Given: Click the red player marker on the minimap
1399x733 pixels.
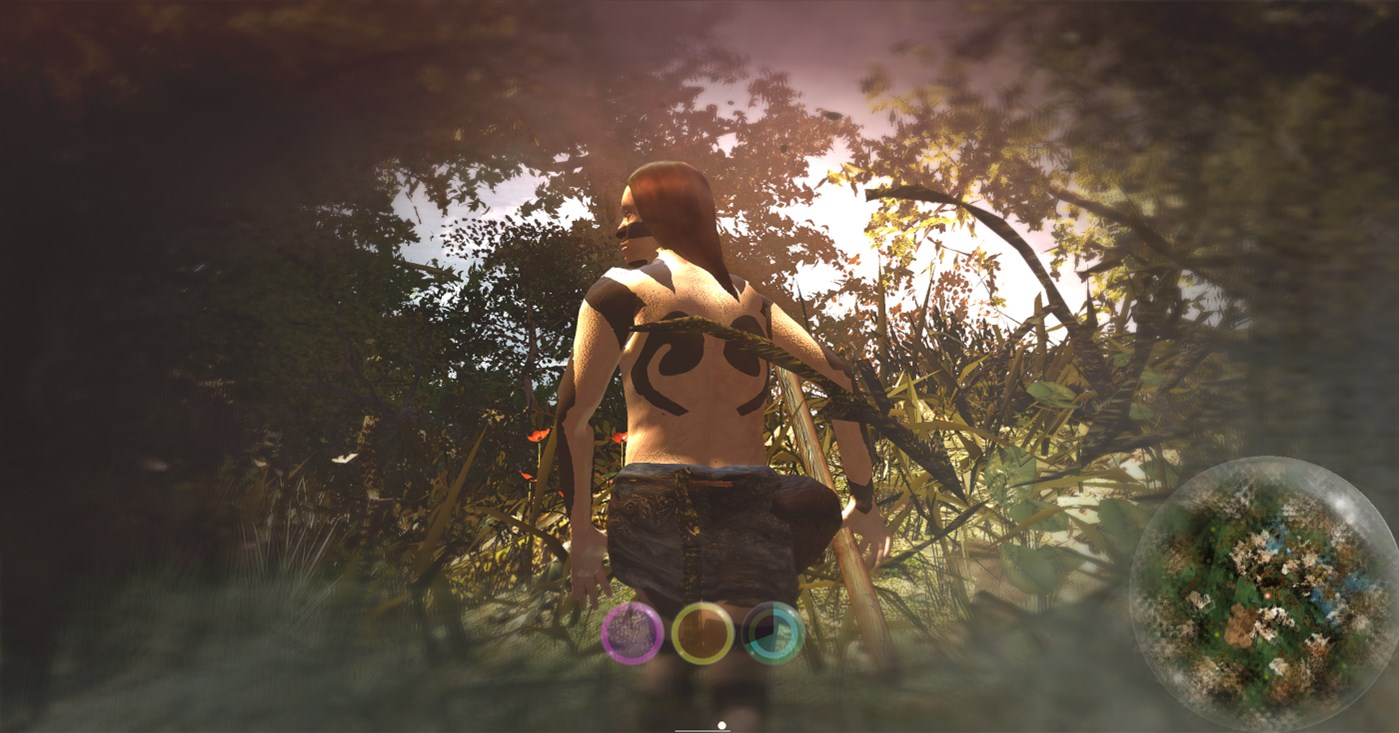Looking at the screenshot, I should point(1267,596).
